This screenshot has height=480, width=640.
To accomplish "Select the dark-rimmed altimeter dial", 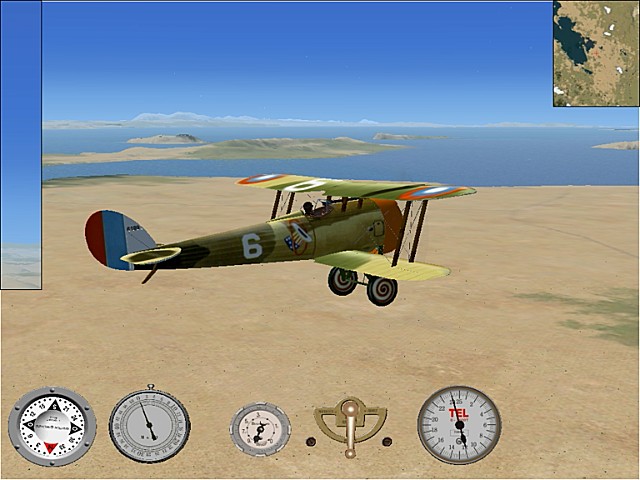I will [x=149, y=426].
